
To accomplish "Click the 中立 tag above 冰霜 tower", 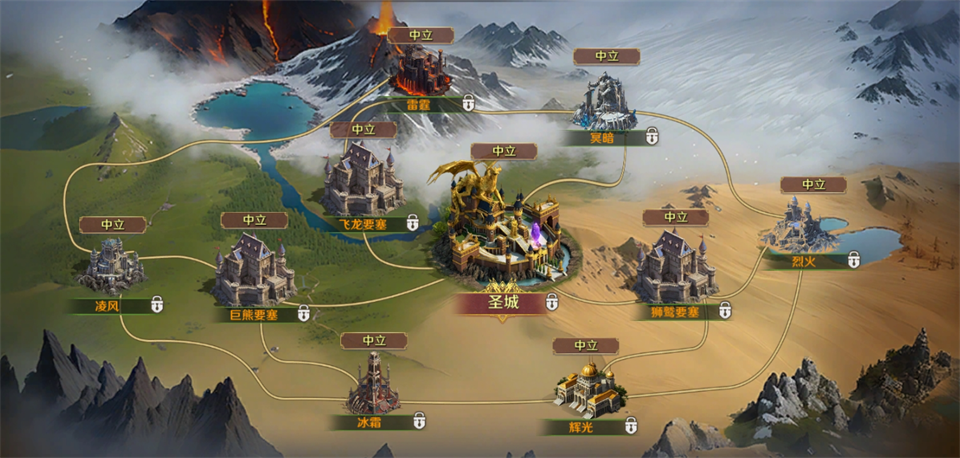I will coord(374,341).
